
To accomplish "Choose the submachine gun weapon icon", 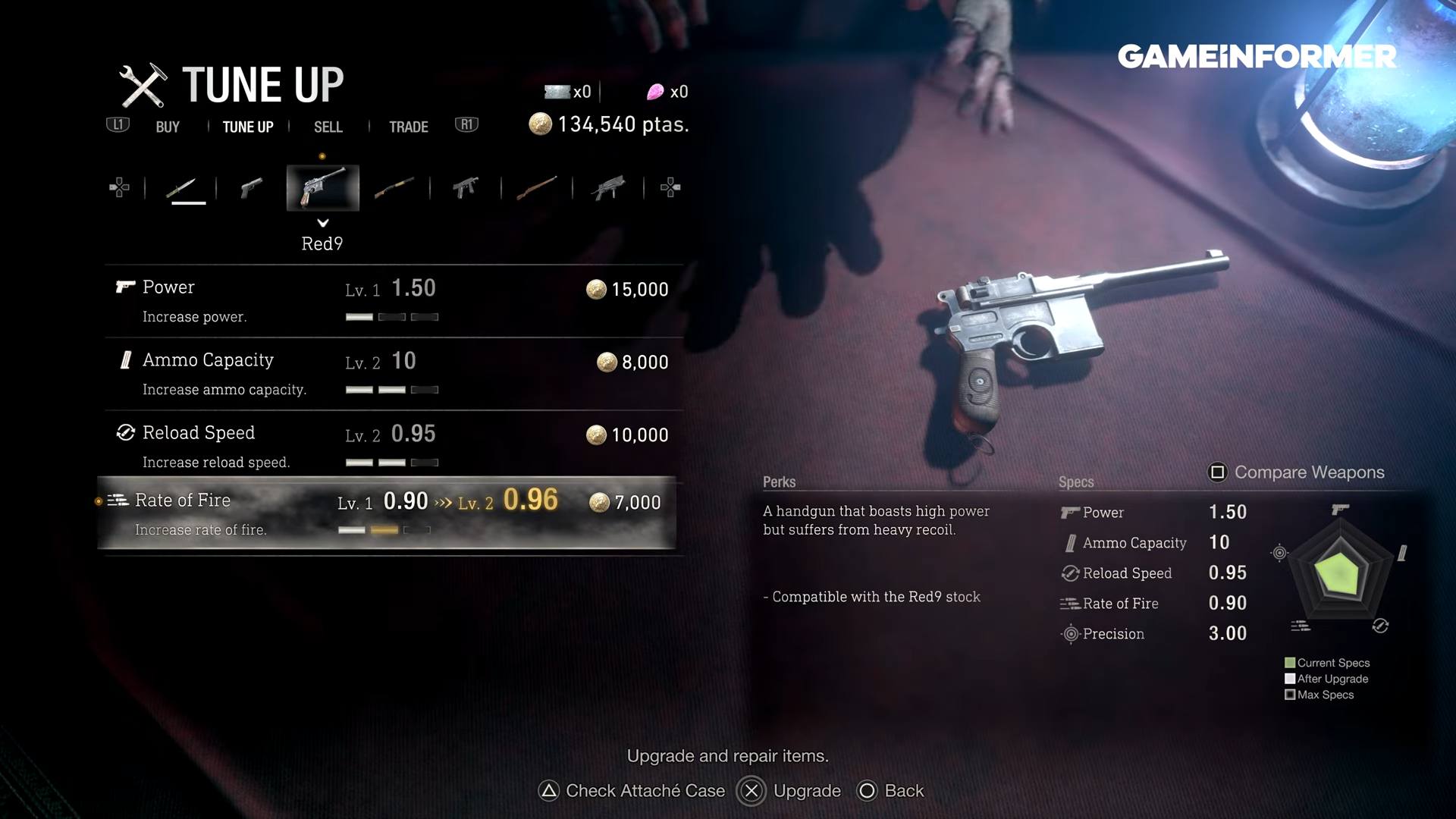I will (x=466, y=187).
